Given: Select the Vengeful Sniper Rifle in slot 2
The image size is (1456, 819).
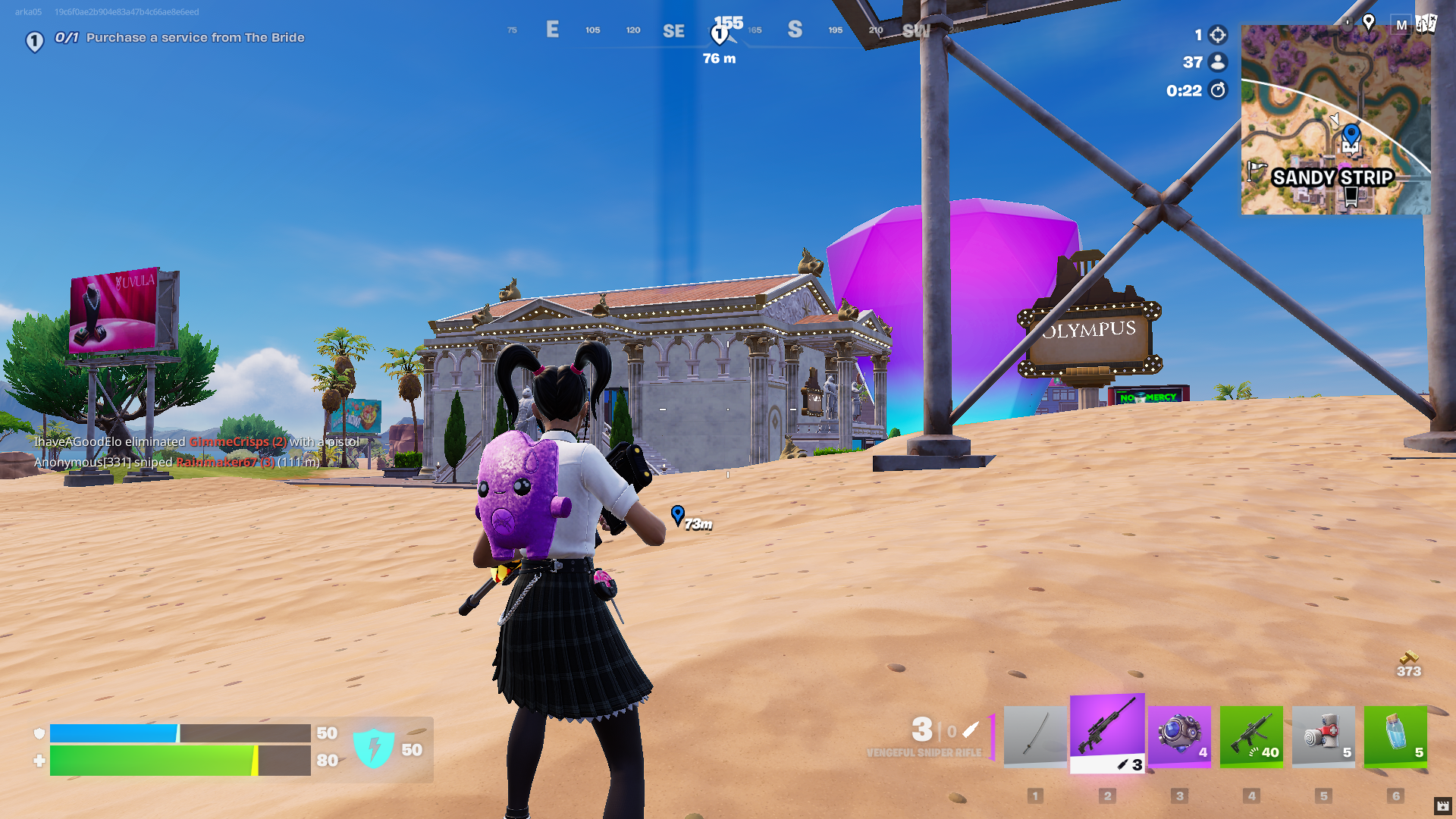Looking at the screenshot, I should (x=1106, y=736).
